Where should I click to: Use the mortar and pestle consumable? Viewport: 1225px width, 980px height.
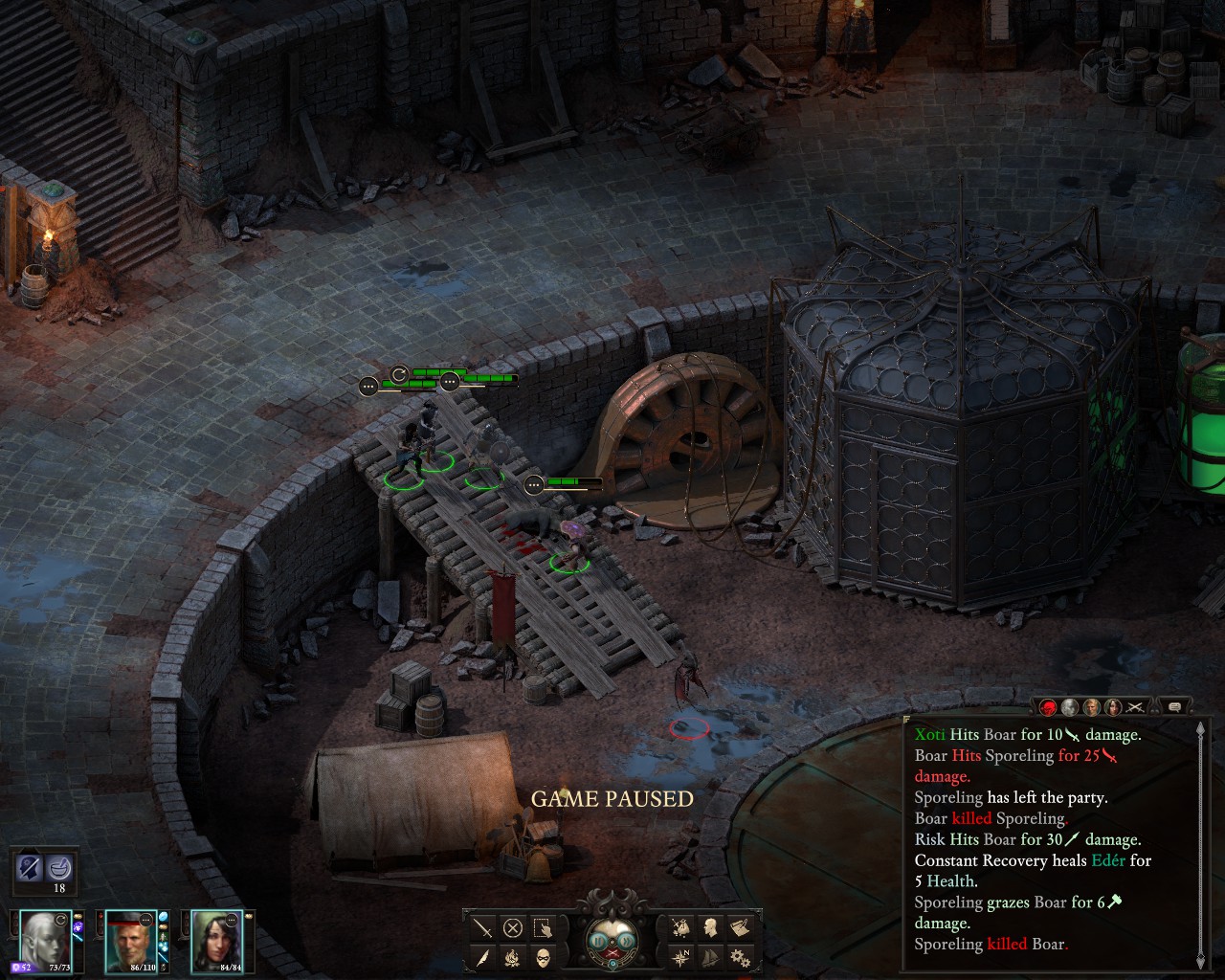click(59, 868)
